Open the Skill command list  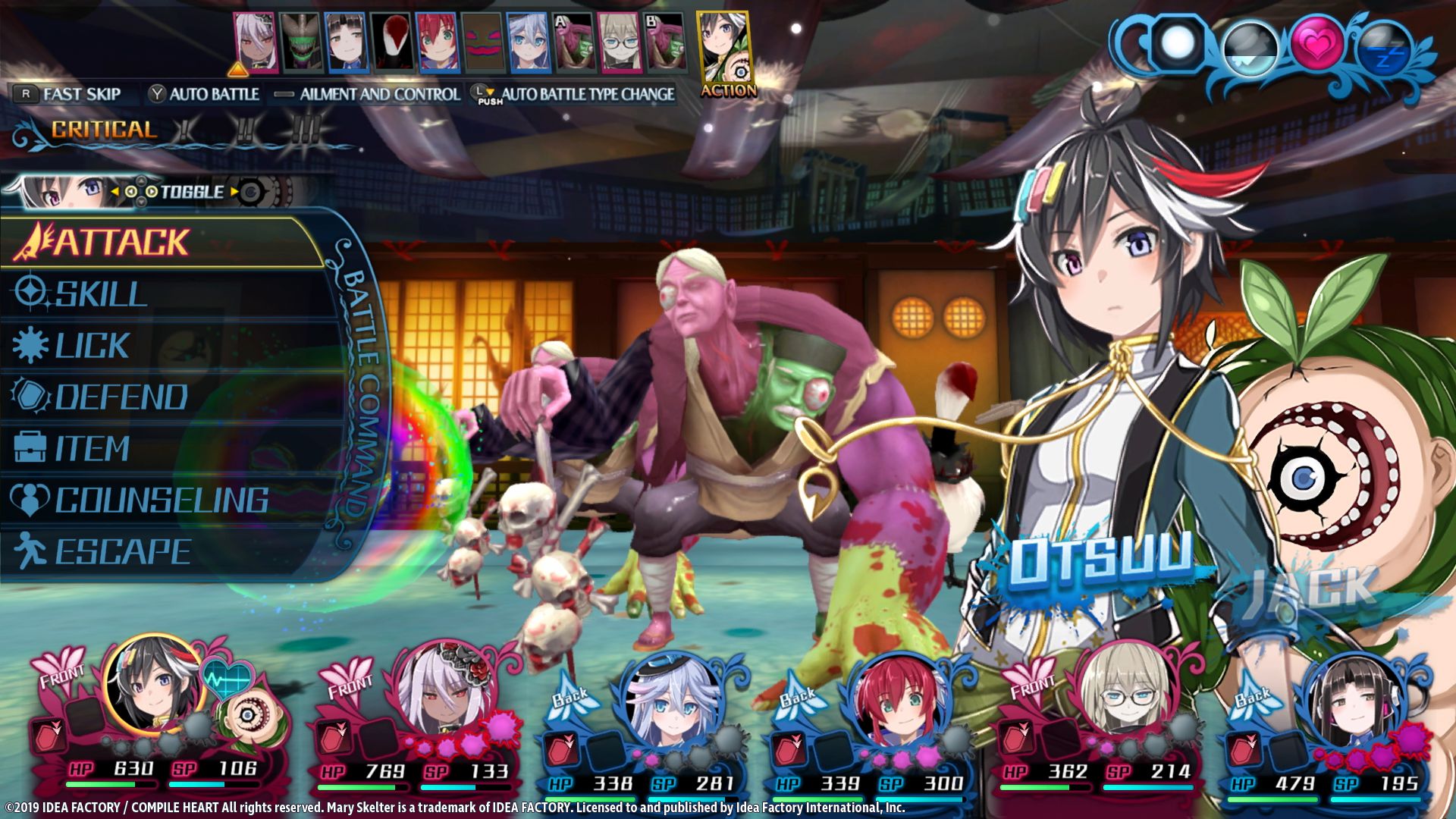coord(101,294)
